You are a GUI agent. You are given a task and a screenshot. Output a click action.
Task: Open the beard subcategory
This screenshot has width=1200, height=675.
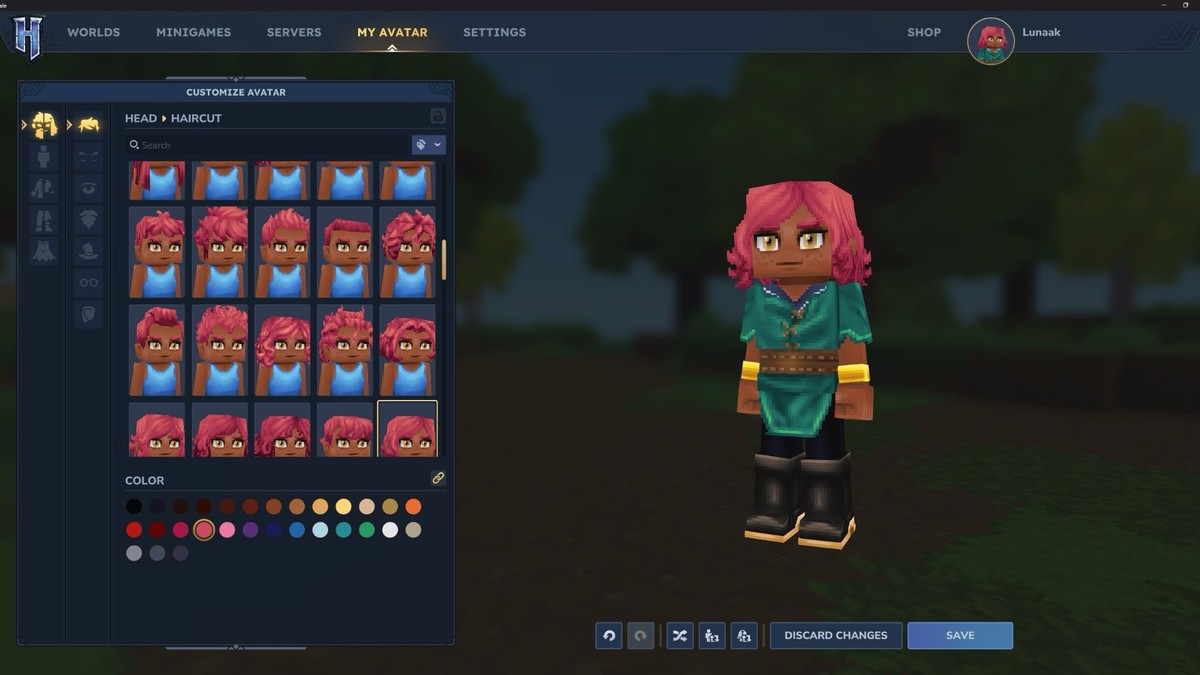[x=89, y=219]
